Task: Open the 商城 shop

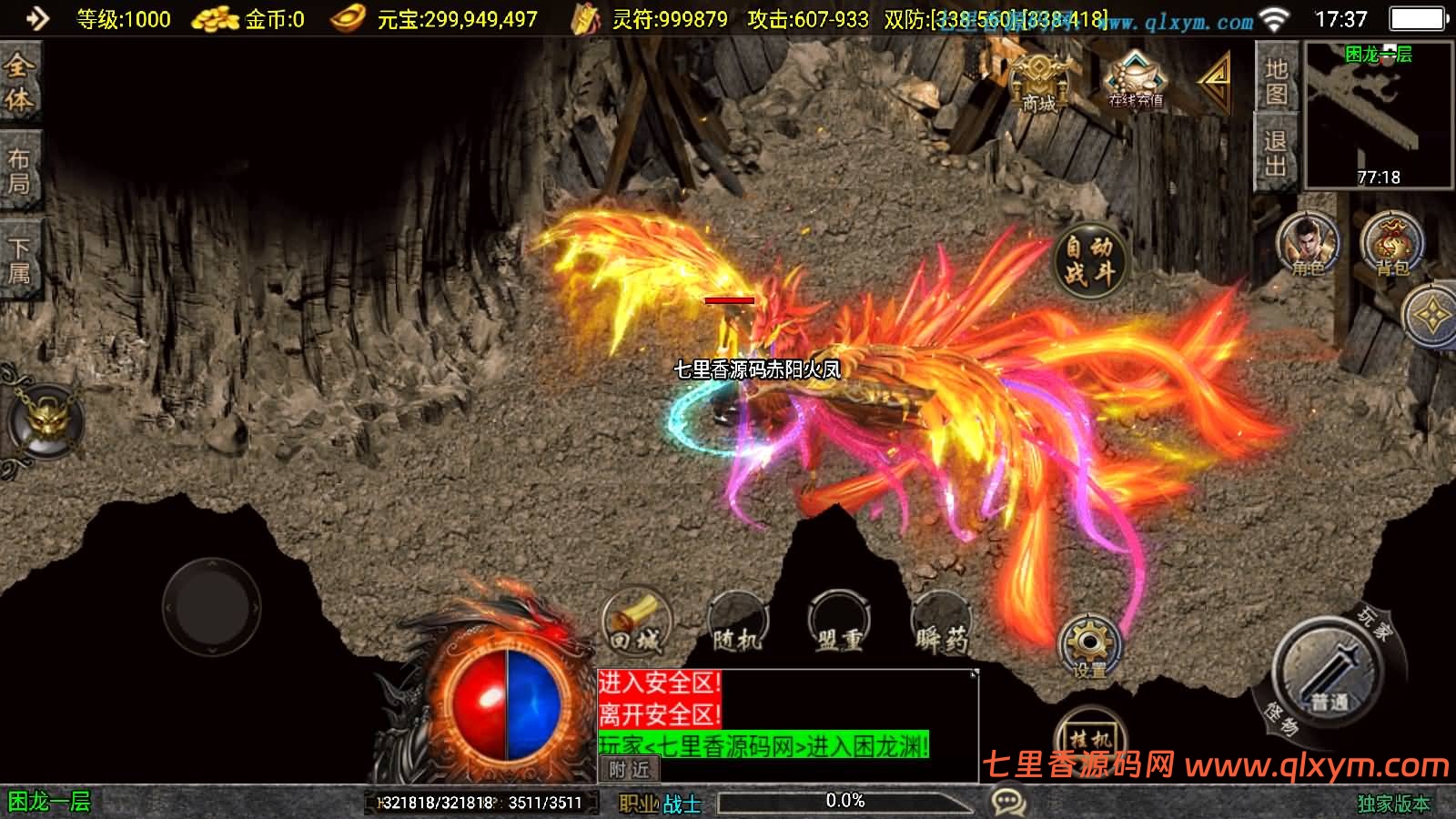Action: pyautogui.click(x=1038, y=83)
